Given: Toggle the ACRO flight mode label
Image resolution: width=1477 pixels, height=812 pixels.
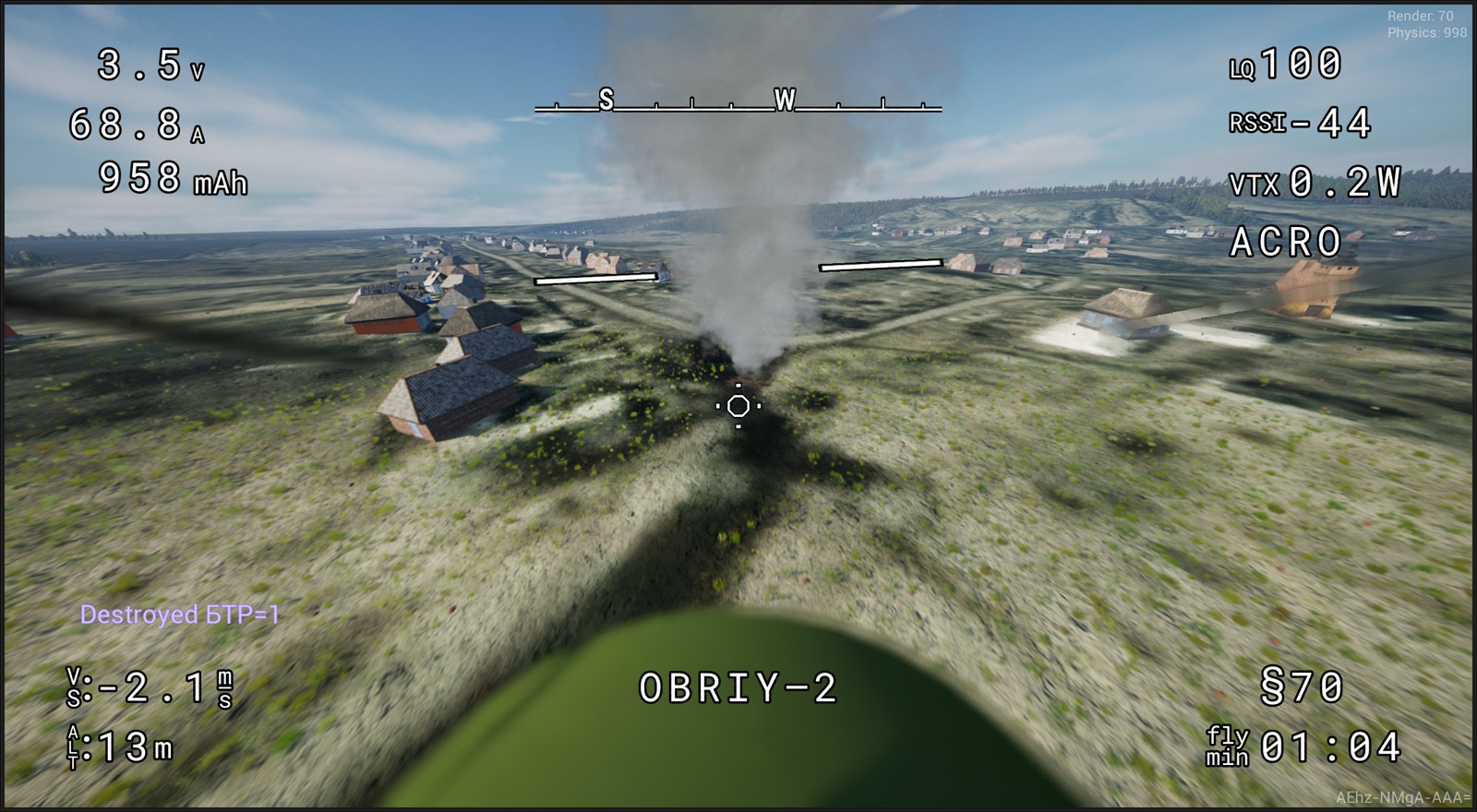Looking at the screenshot, I should (1286, 243).
